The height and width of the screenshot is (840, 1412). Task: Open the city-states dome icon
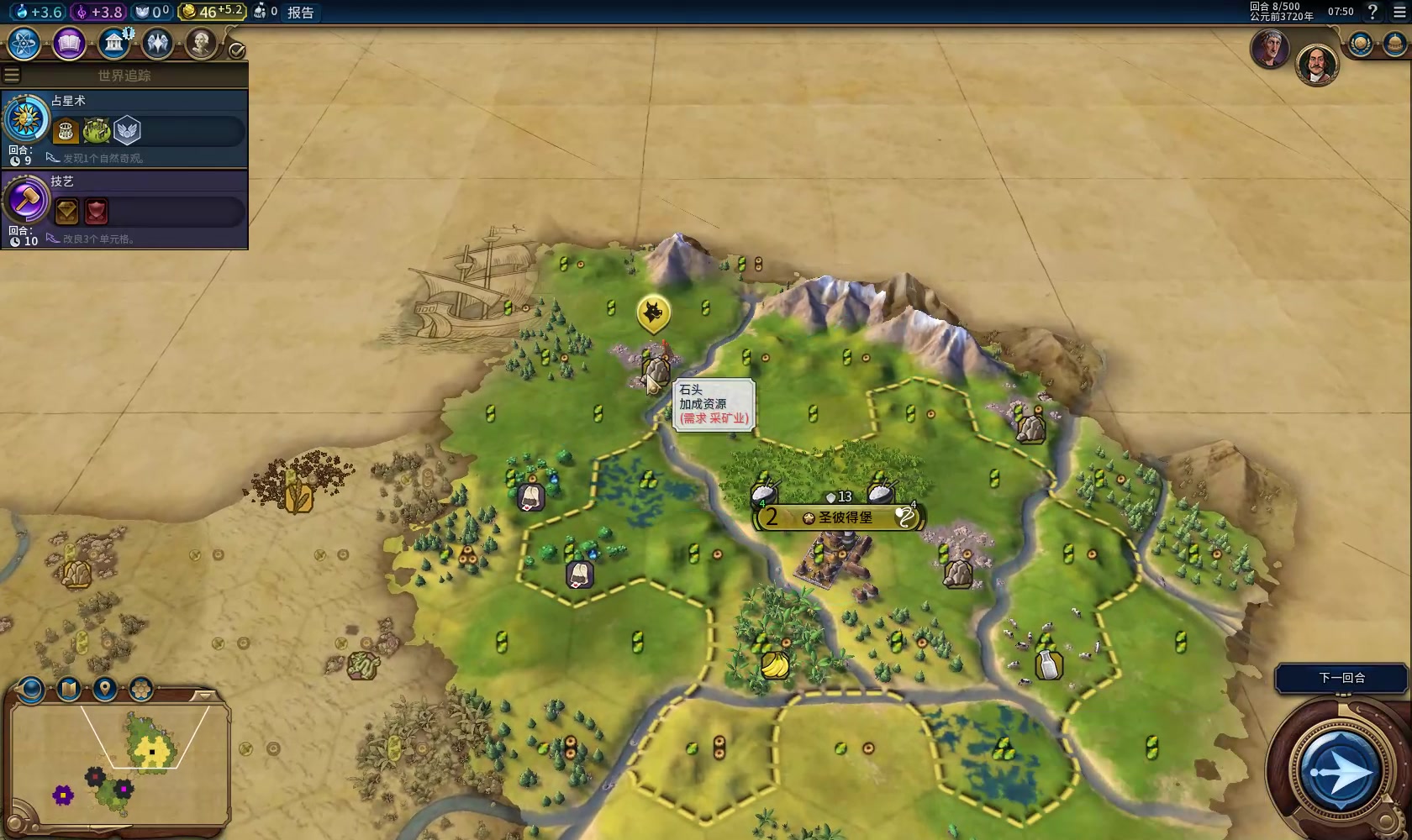[1394, 44]
